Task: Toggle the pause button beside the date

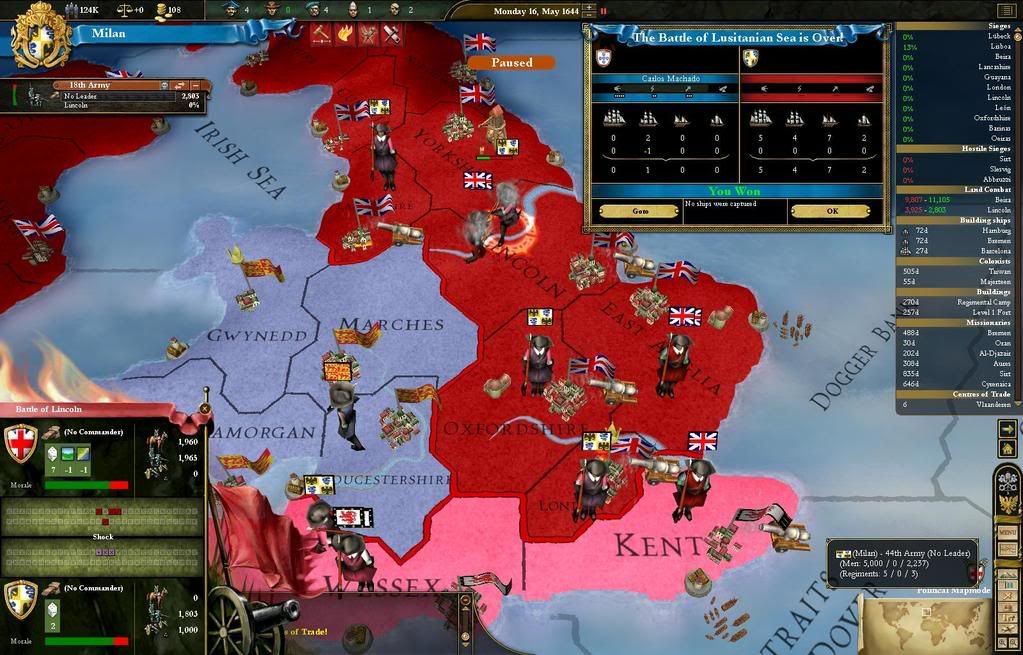Action: 604,10
